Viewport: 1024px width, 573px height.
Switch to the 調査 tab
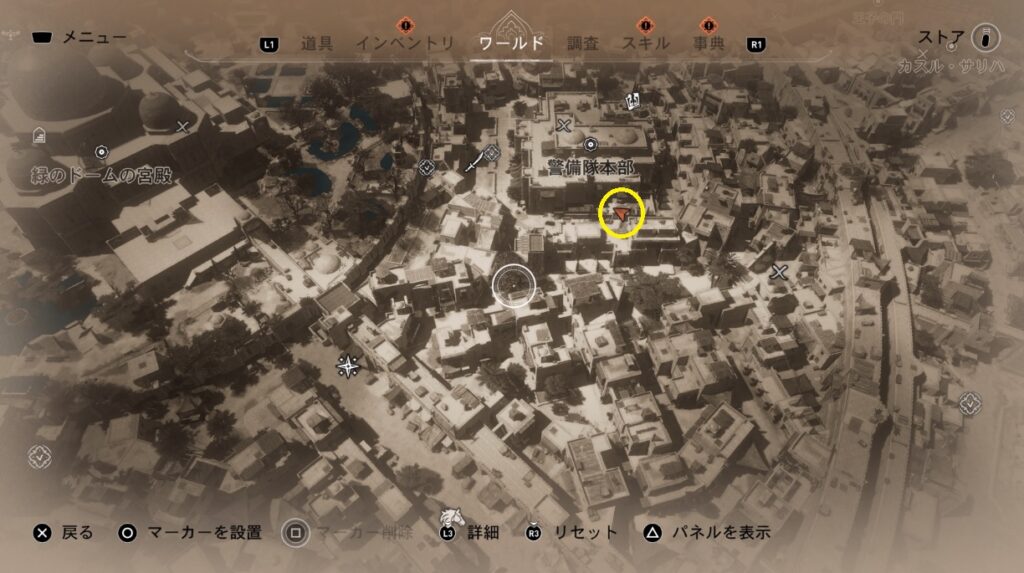click(583, 43)
